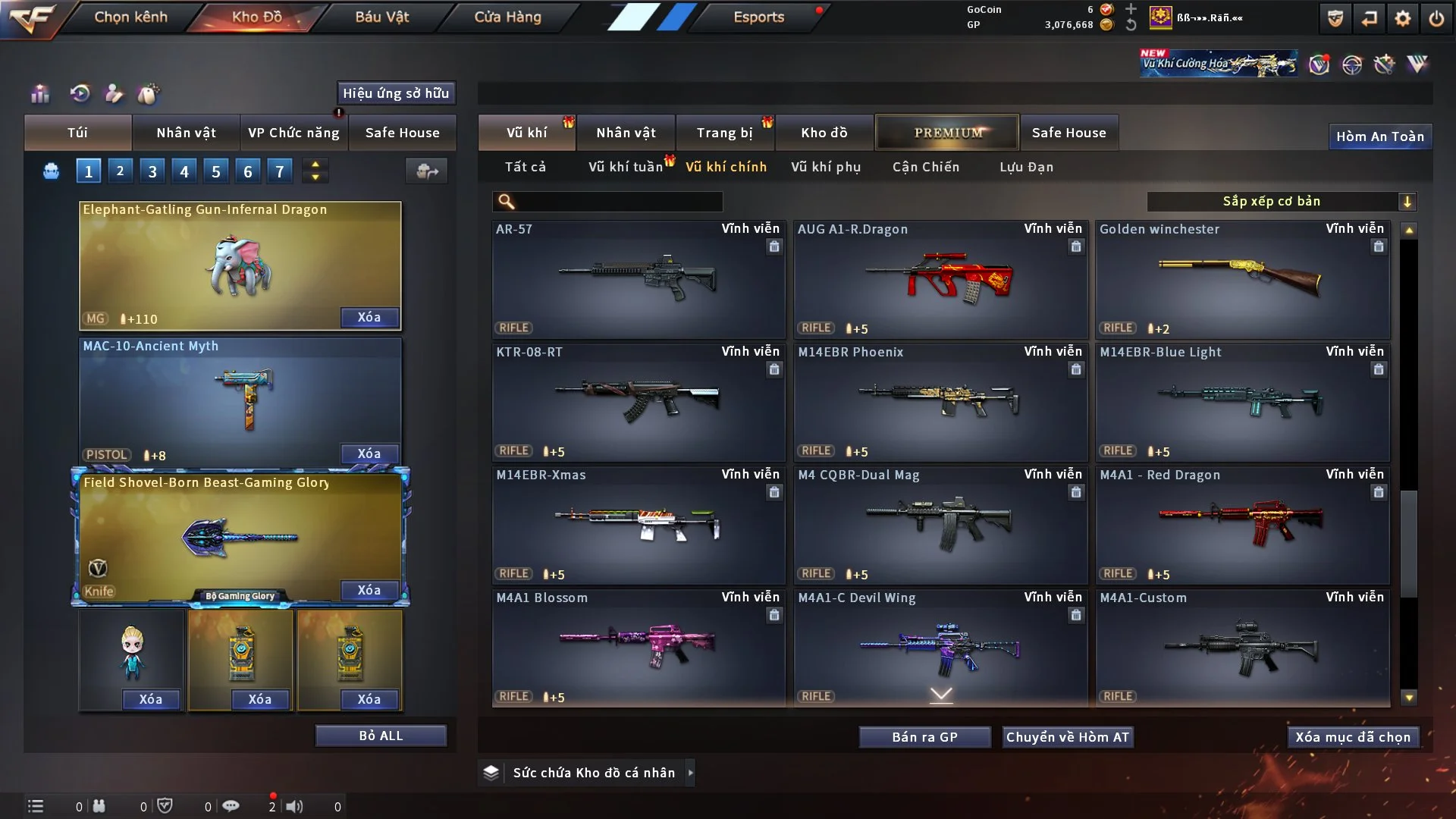Click Chuyển về Hòm AT button

coord(1068,737)
